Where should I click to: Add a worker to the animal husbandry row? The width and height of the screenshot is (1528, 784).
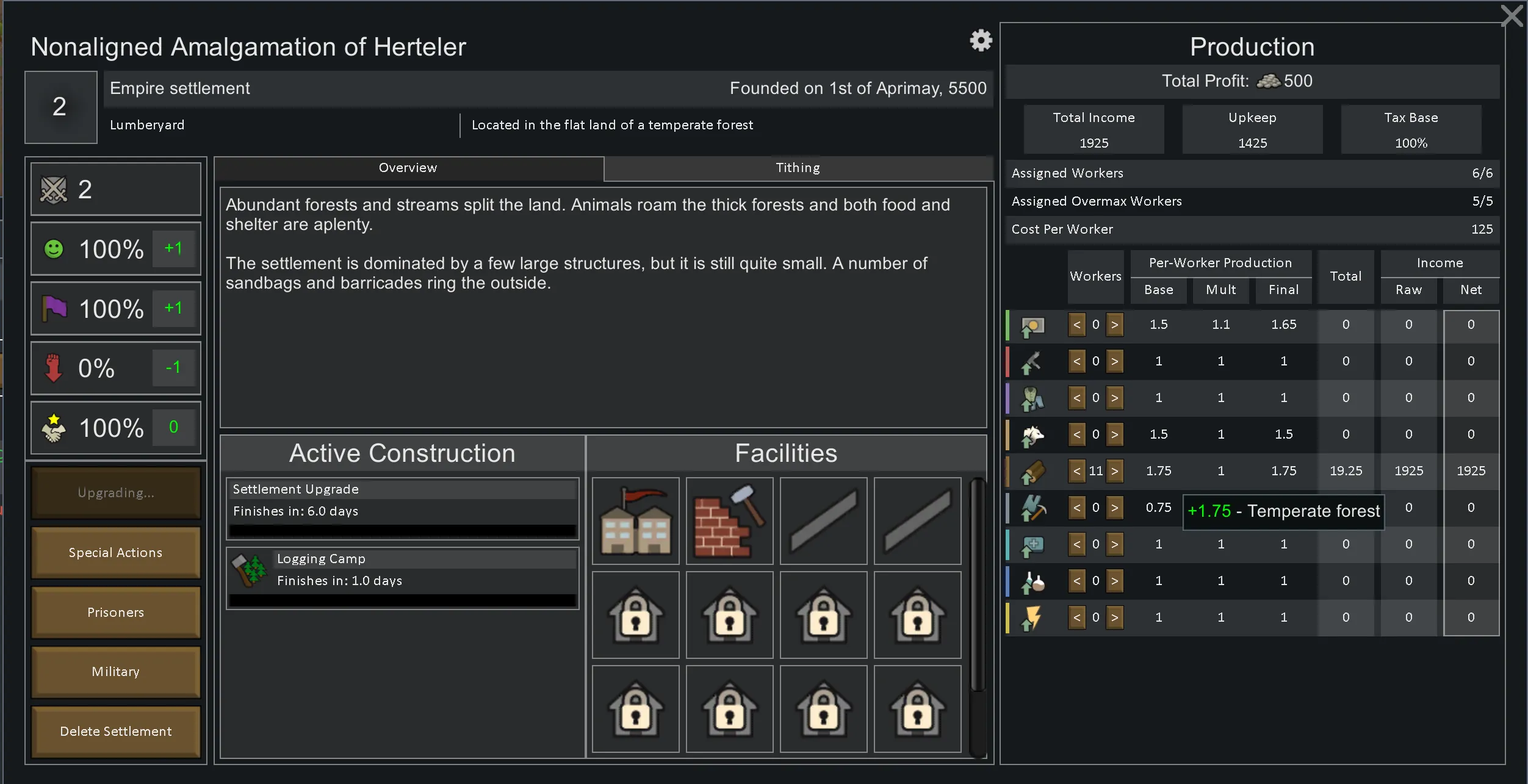(1114, 434)
